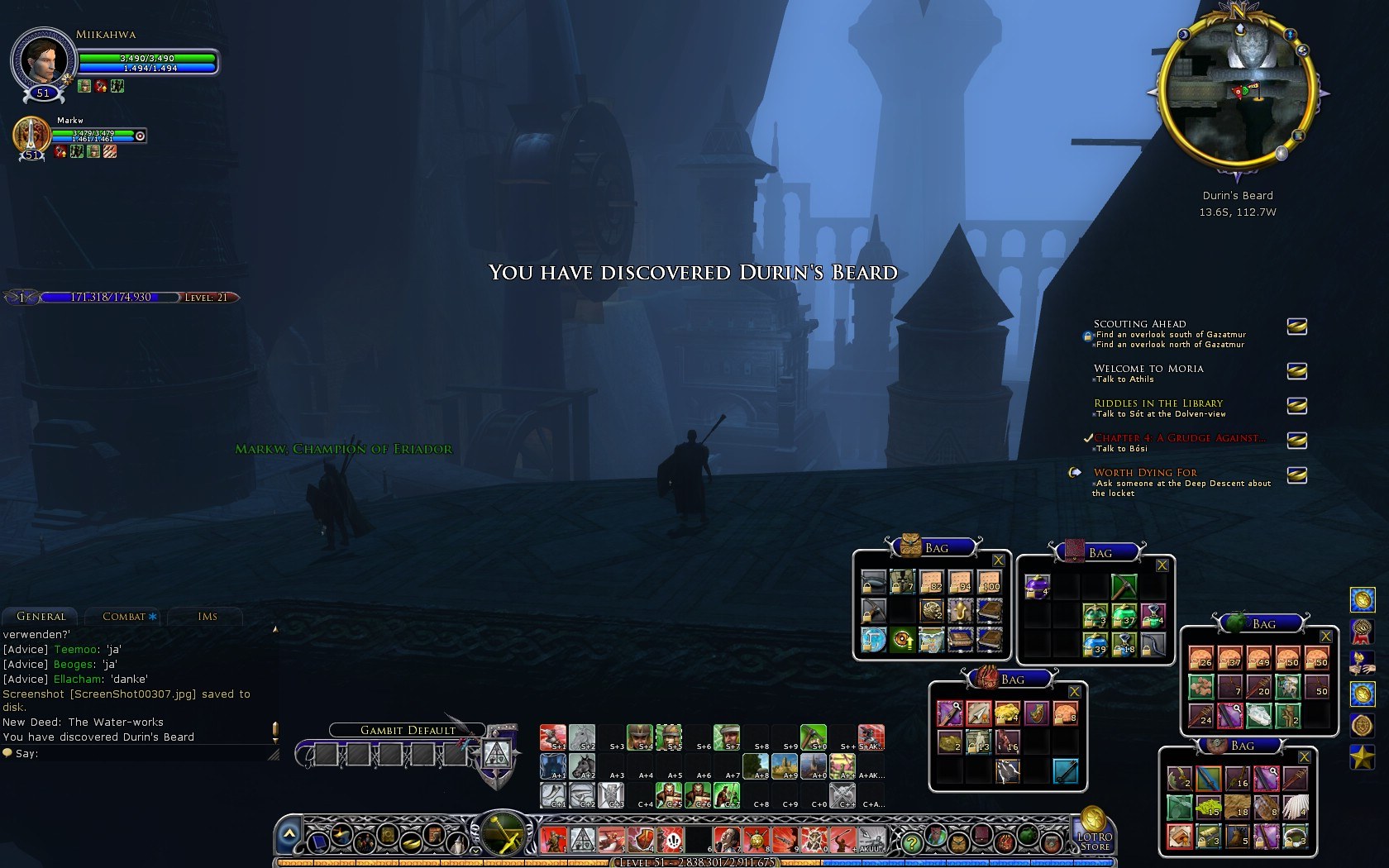Select the General chat tab
Screen dimensions: 1389x868
(x=41, y=617)
